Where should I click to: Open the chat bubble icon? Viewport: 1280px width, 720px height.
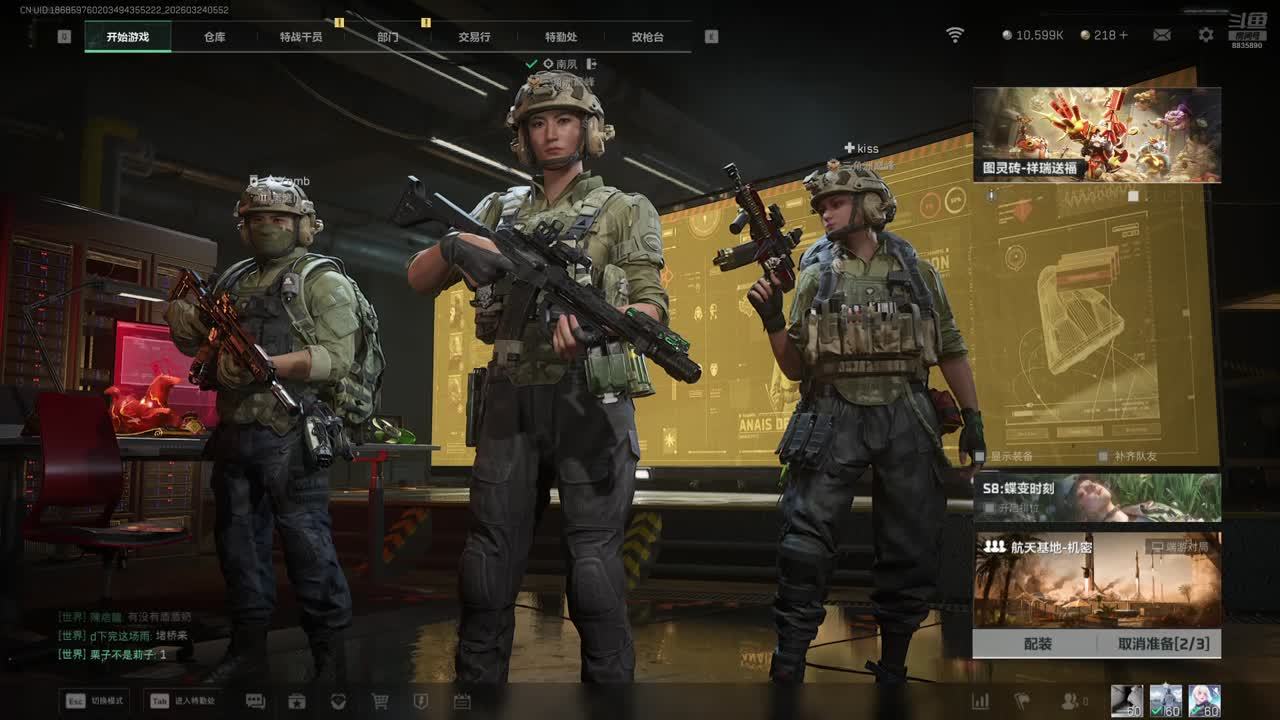[x=255, y=701]
